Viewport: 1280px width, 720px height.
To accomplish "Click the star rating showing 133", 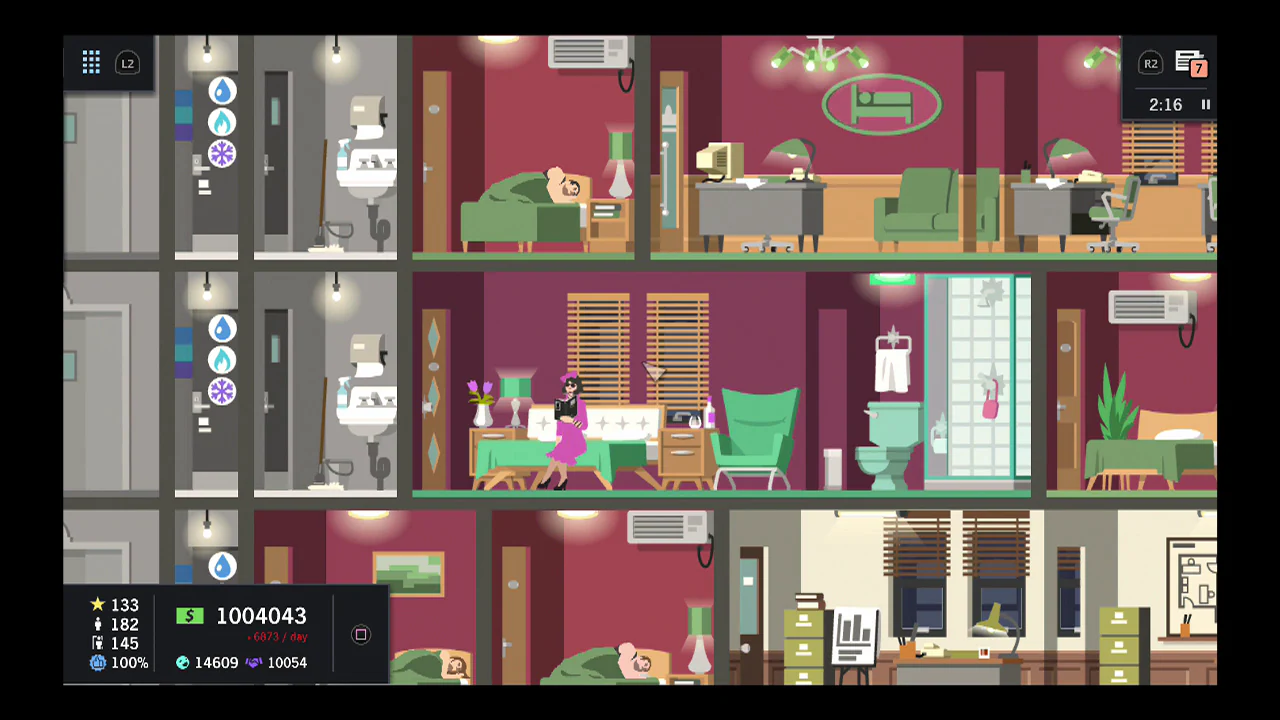I will (x=97, y=605).
